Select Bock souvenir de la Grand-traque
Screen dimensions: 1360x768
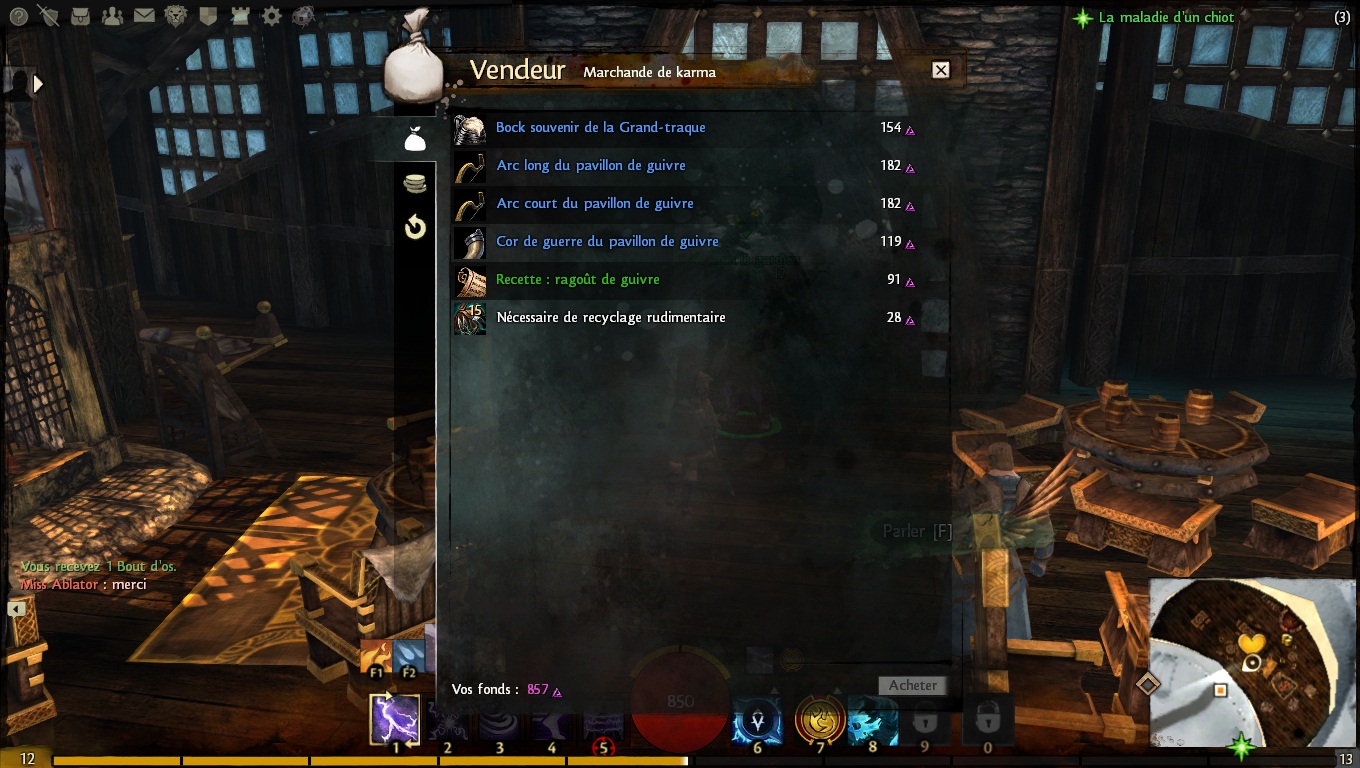[x=600, y=128]
